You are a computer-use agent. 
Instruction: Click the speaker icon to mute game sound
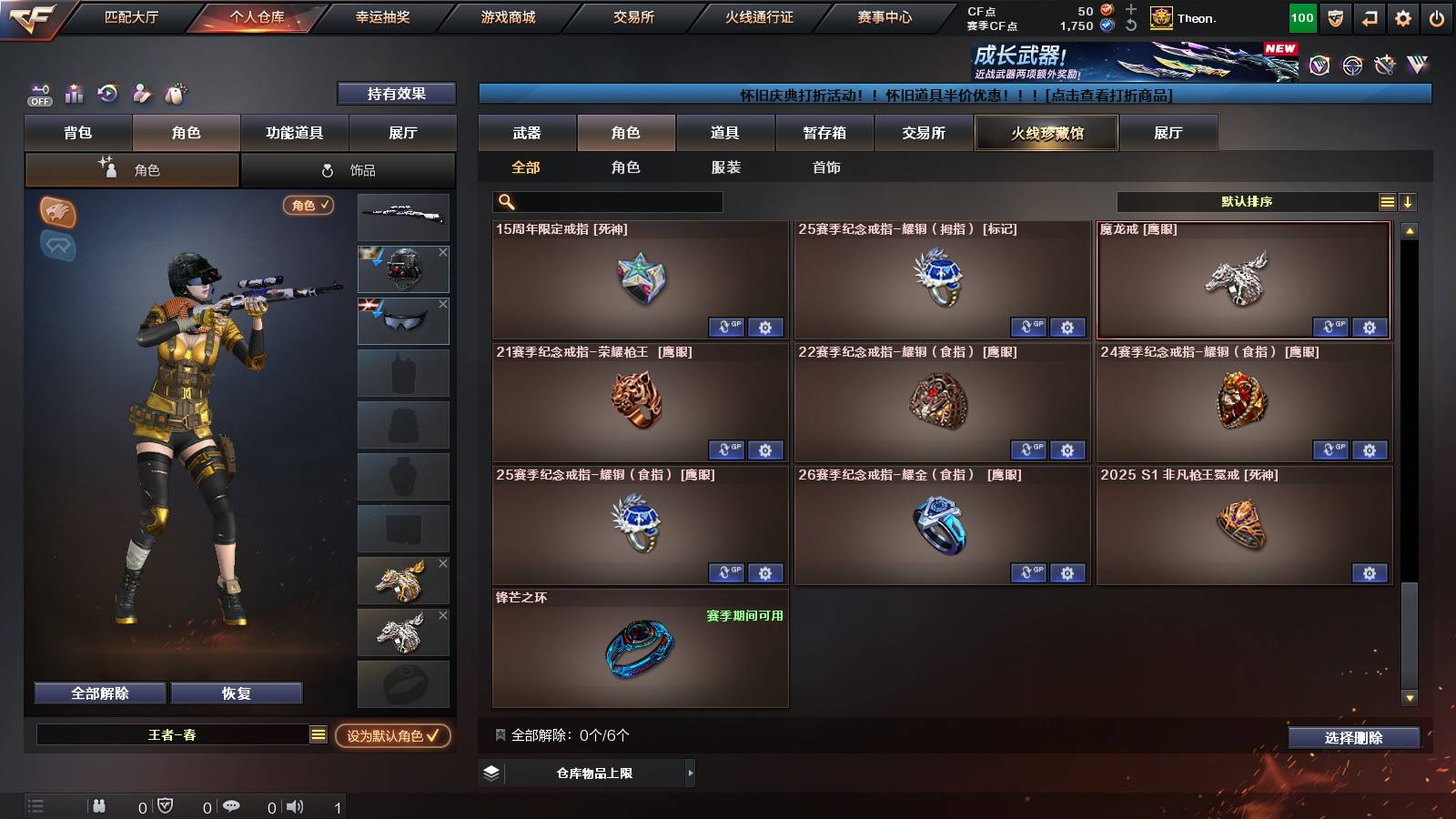296,805
